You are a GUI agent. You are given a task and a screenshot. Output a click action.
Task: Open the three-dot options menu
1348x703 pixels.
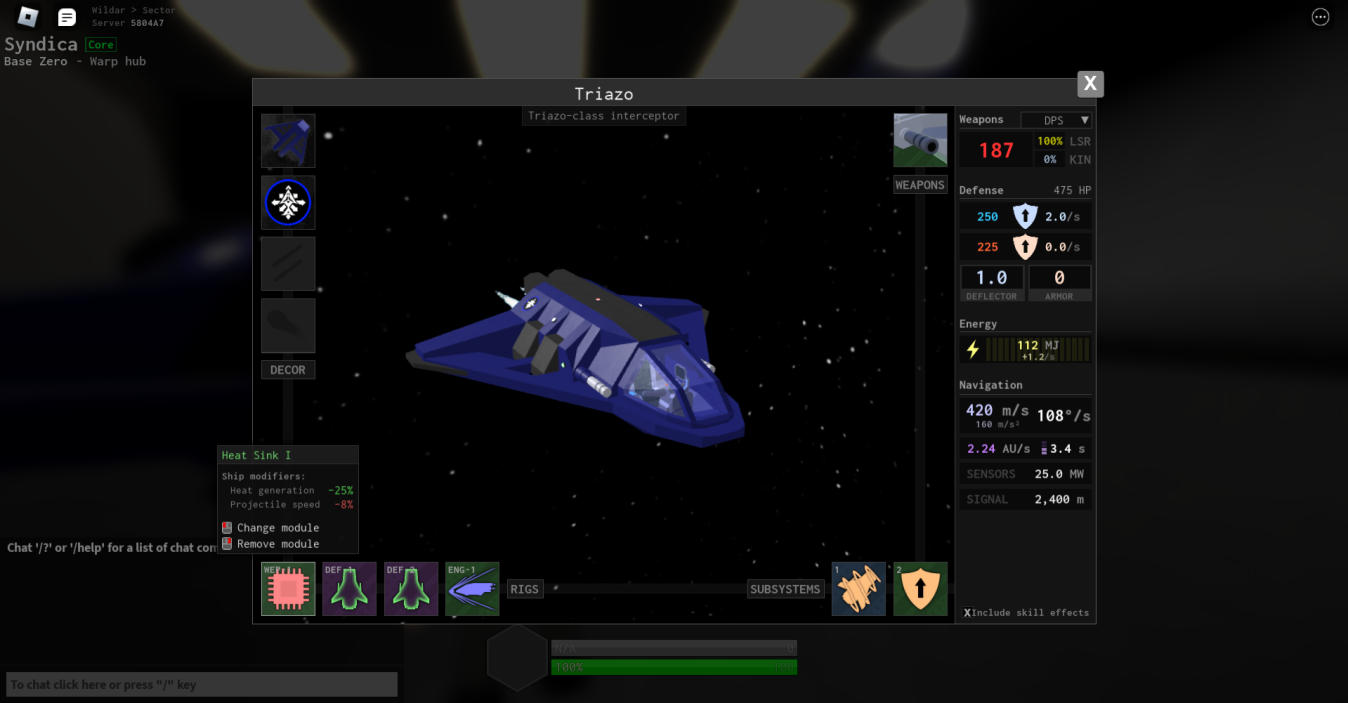pos(1320,17)
